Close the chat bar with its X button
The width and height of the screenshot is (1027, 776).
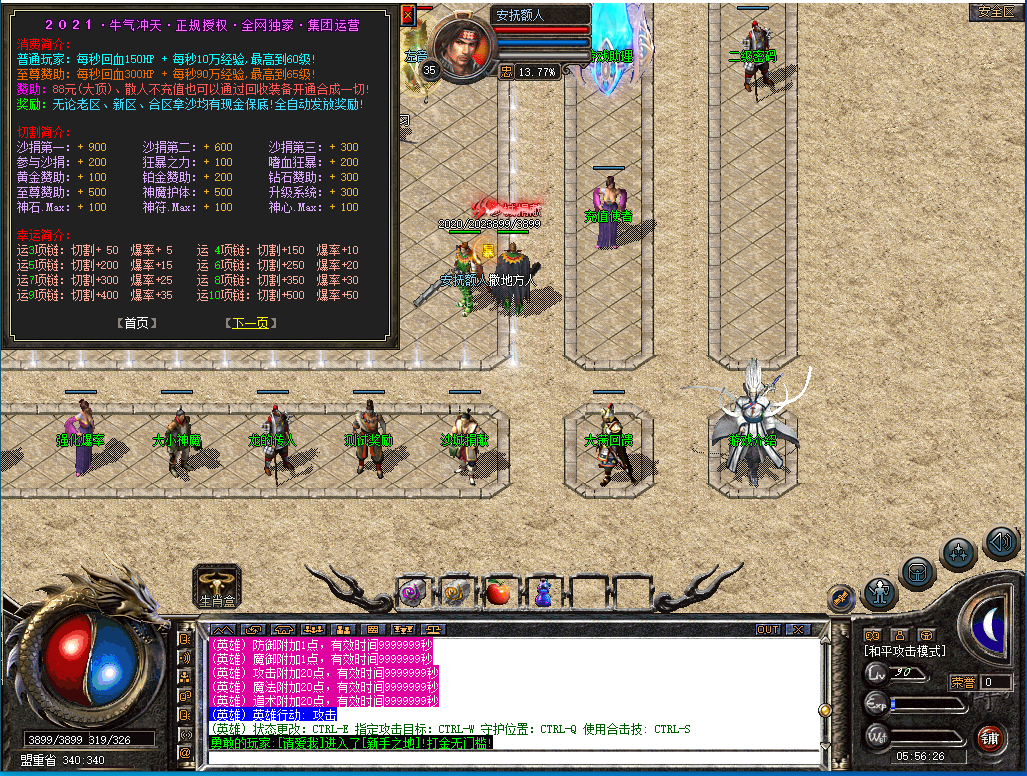pyautogui.click(x=797, y=629)
